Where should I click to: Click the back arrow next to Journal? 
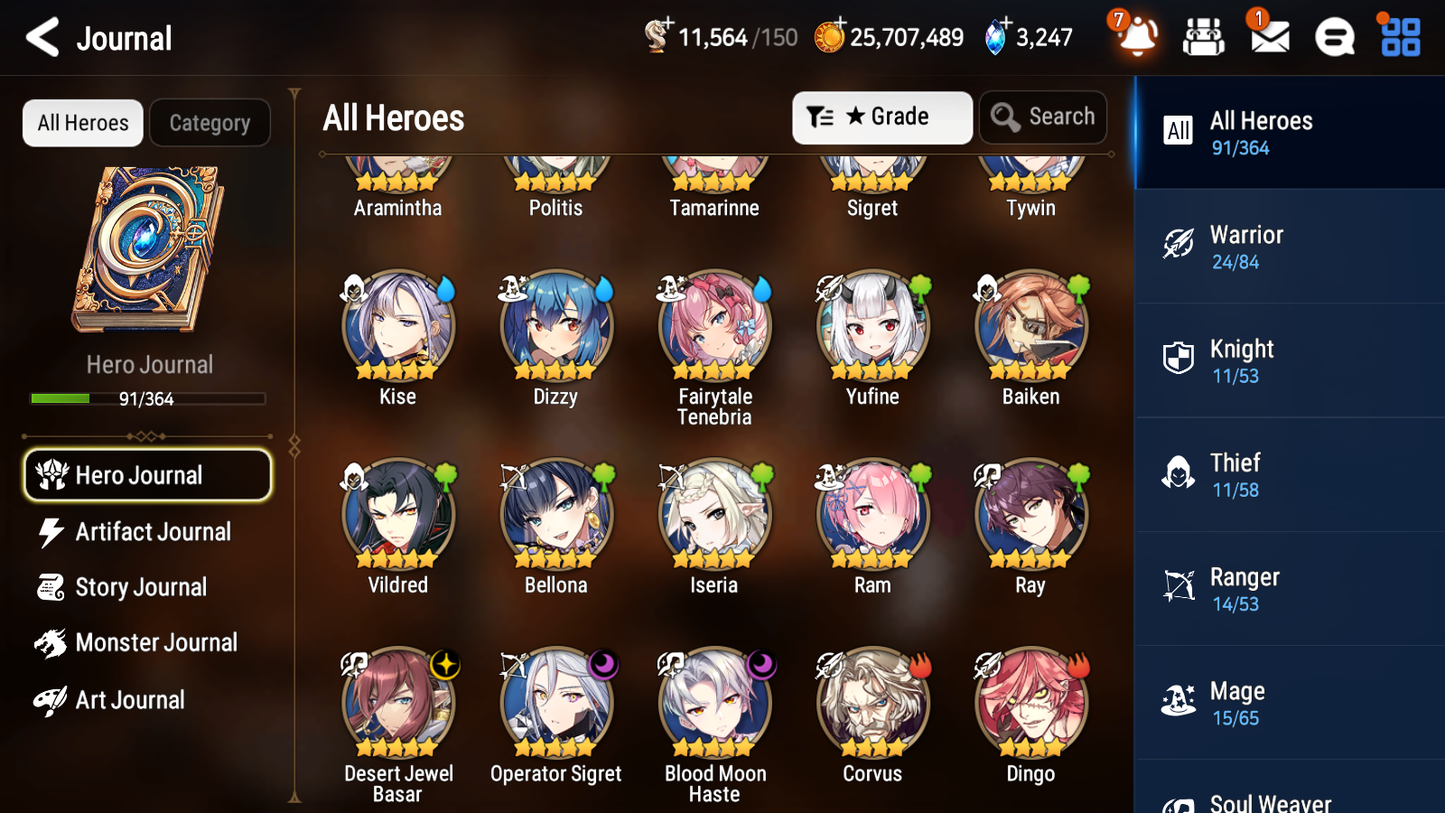(x=41, y=37)
